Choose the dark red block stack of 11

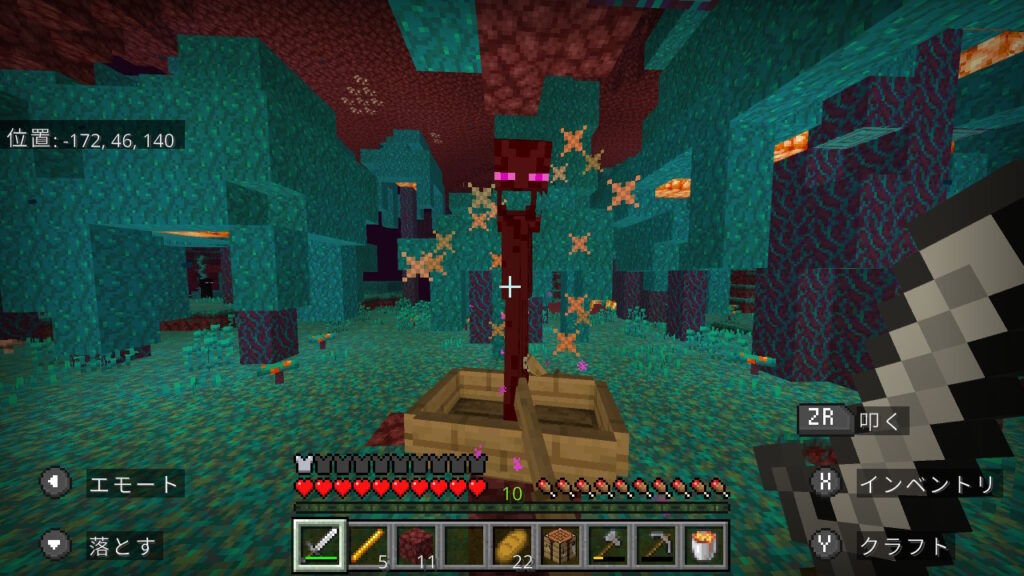415,545
